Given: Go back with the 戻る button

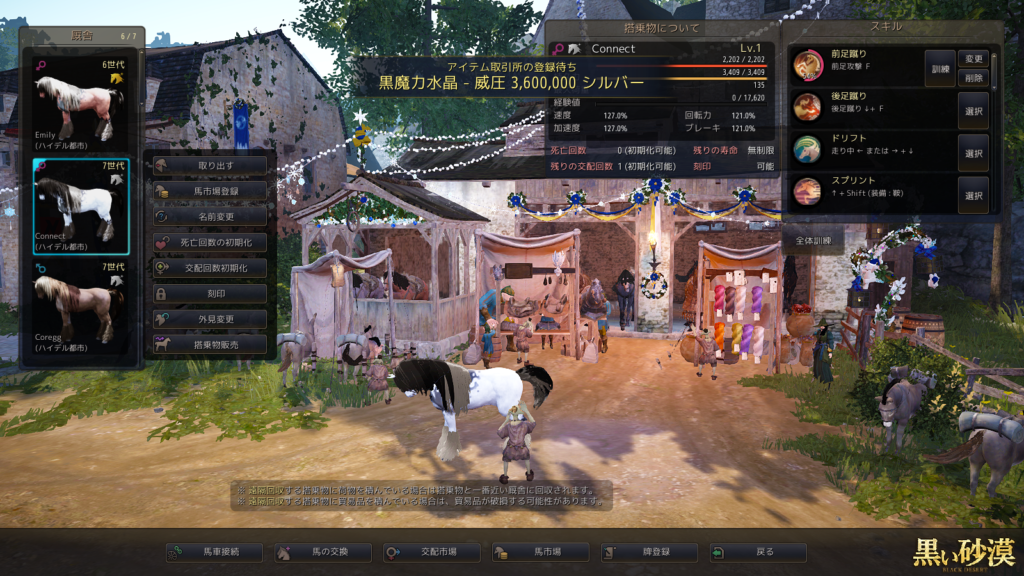Looking at the screenshot, I should click(757, 552).
